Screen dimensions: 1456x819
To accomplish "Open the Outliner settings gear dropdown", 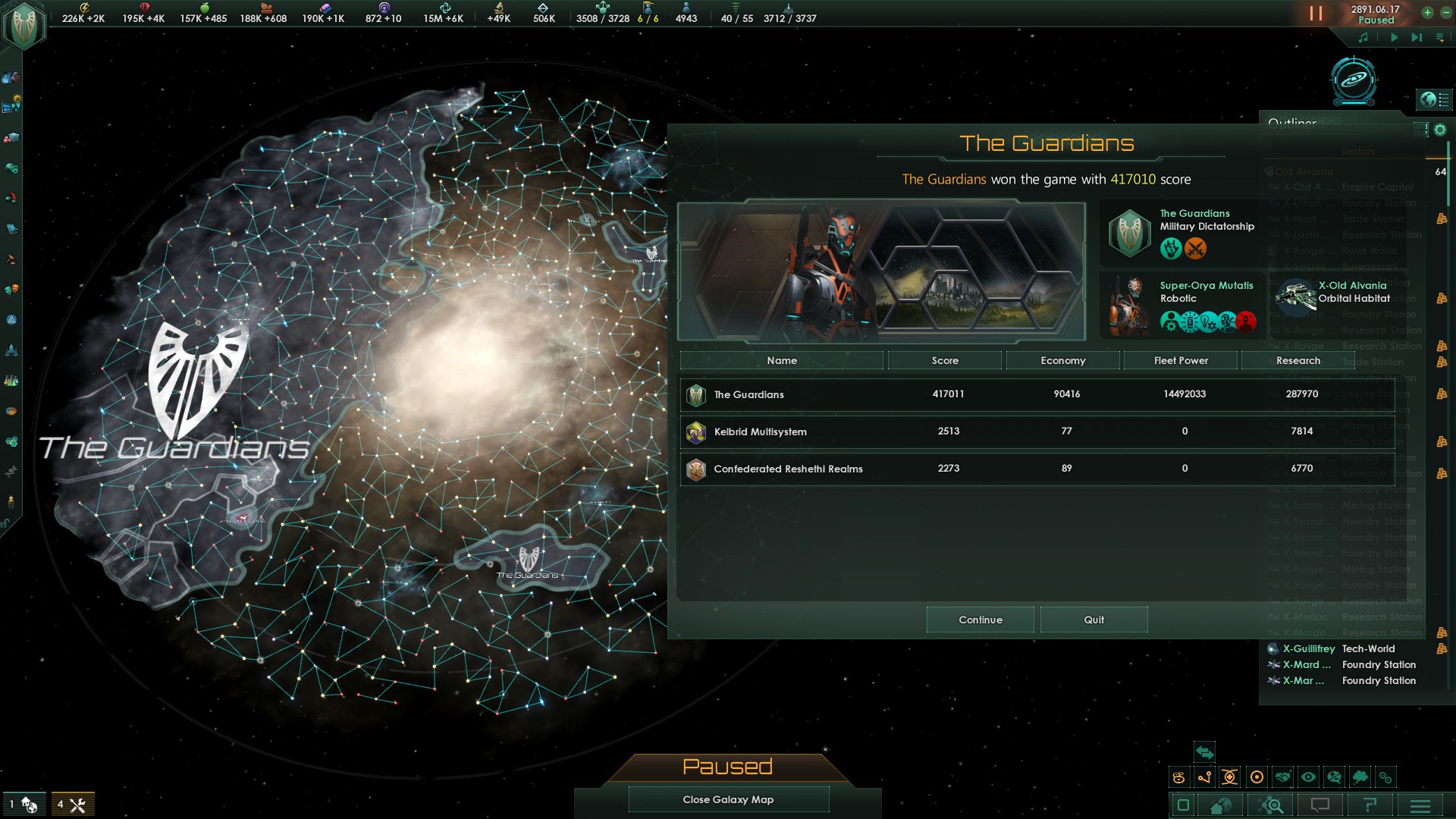I will point(1440,130).
